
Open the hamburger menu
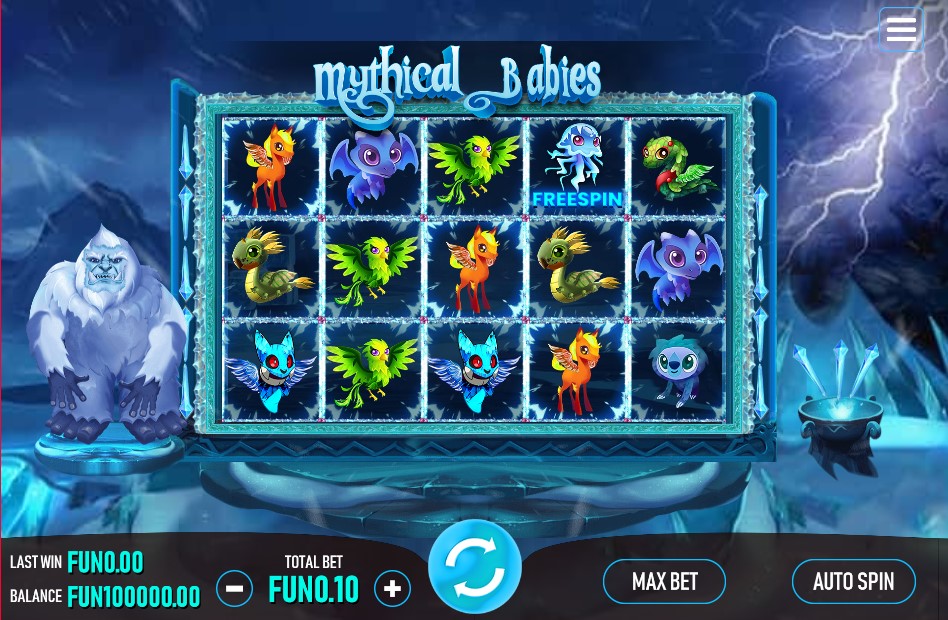[x=901, y=30]
